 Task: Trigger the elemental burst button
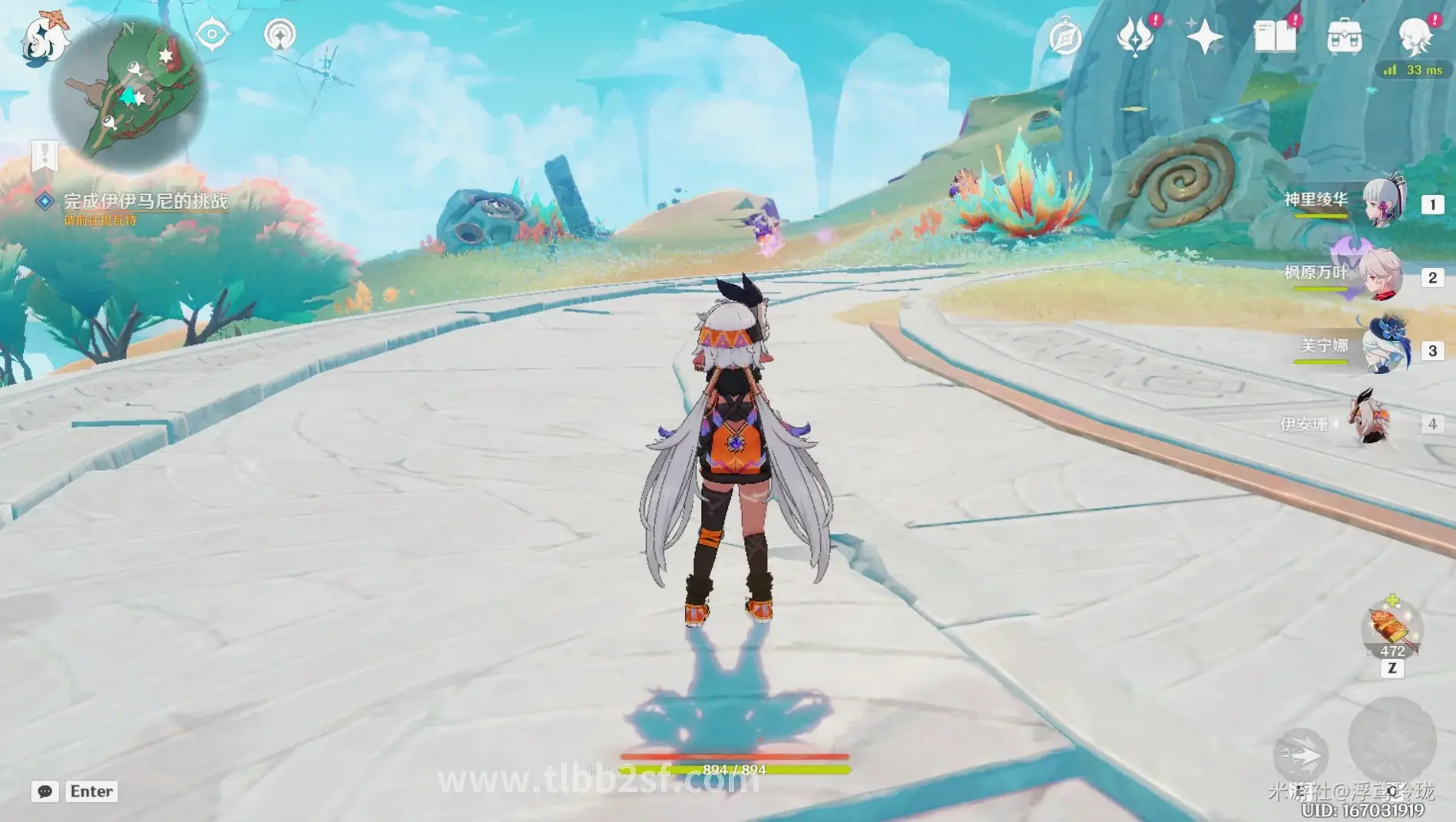coord(1391,741)
